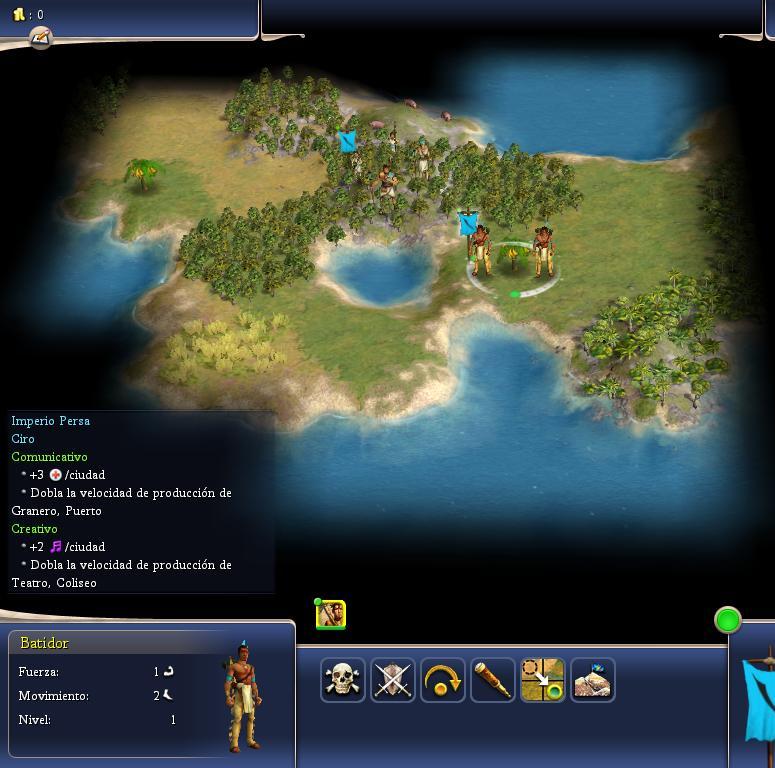Select the highlighted scout unit on the map
Image resolution: width=775 pixels, height=768 pixels.
(x=543, y=252)
